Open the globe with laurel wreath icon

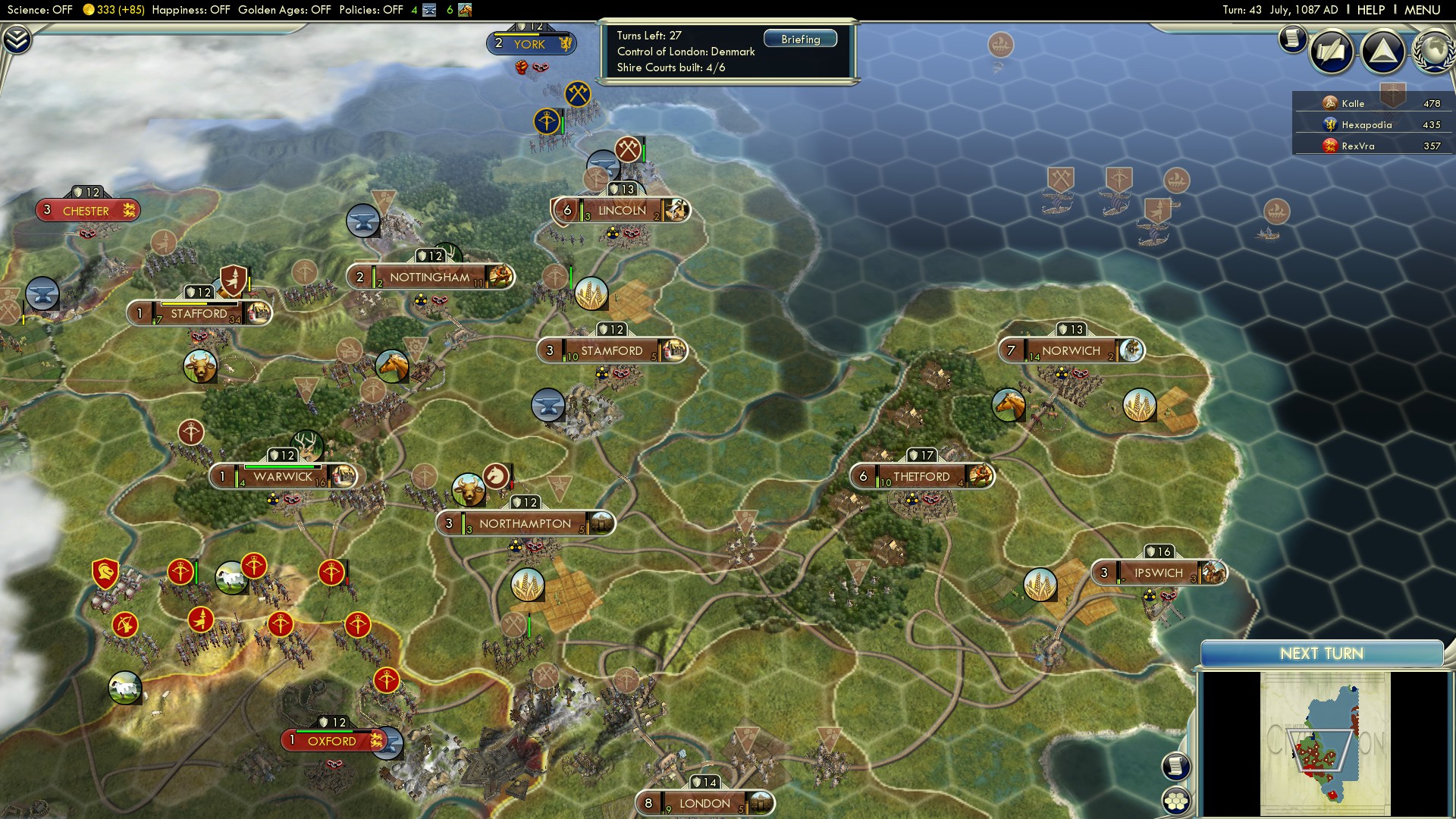[x=1432, y=52]
